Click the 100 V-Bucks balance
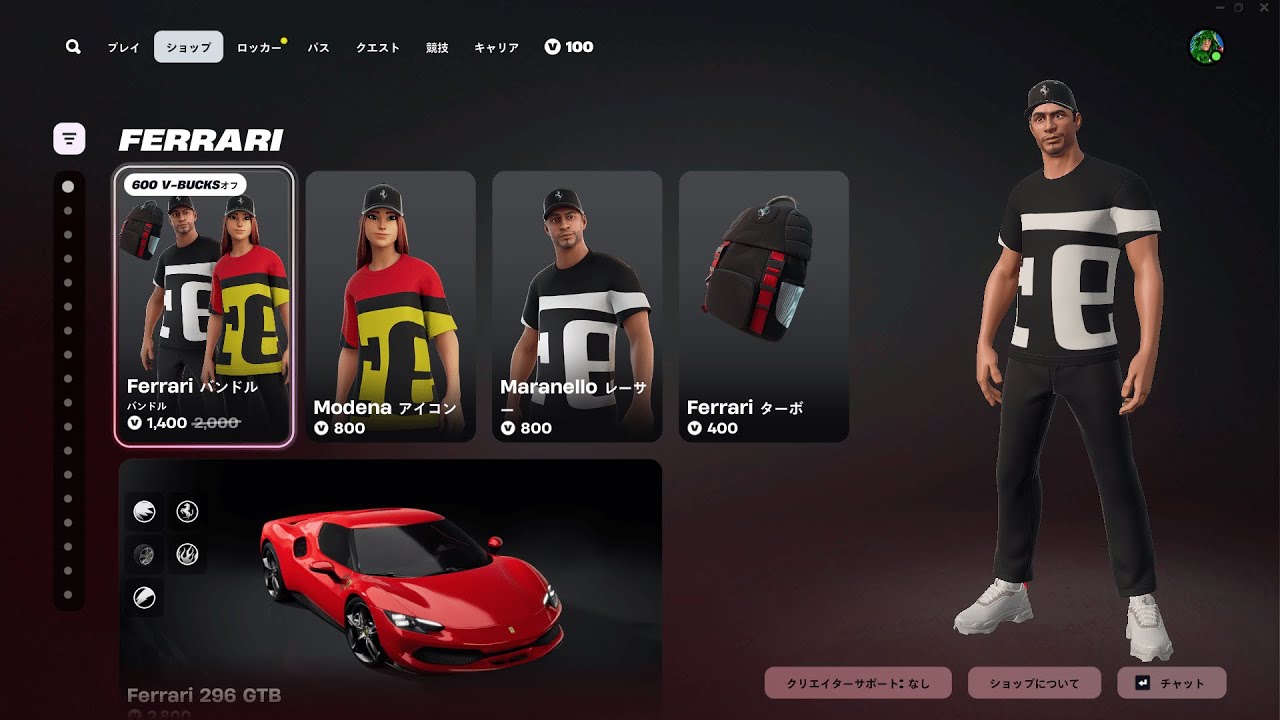 coord(569,47)
